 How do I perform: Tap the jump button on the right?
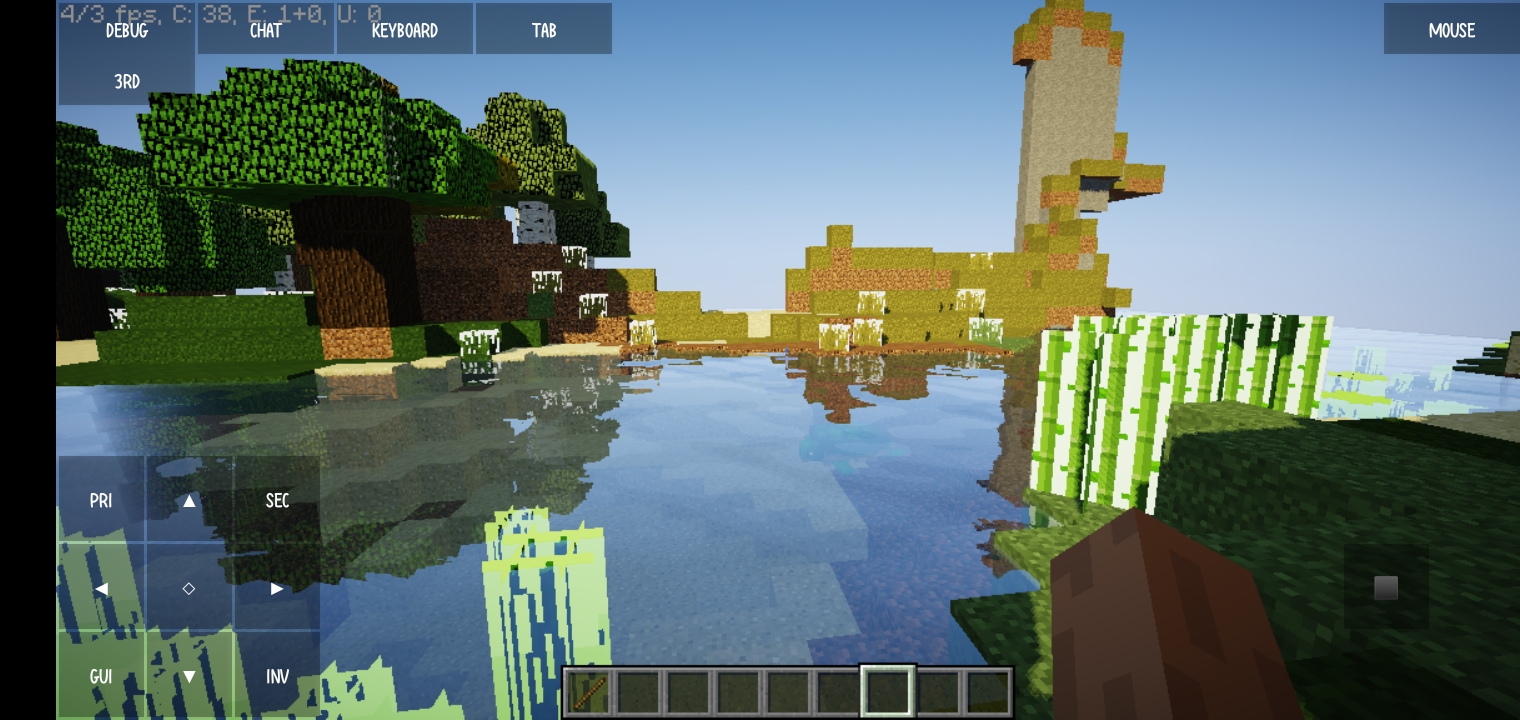[x=1385, y=588]
